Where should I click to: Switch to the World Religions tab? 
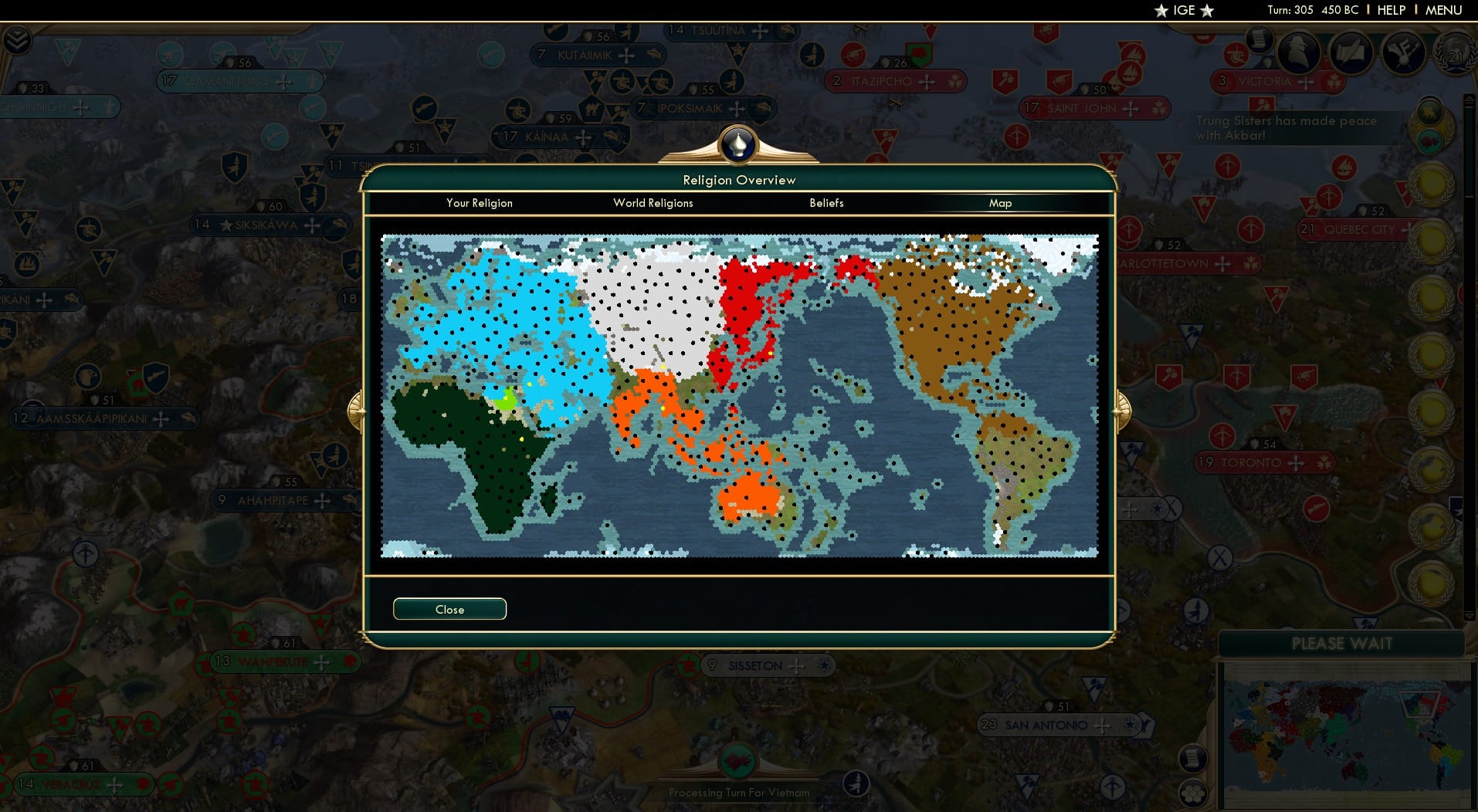point(653,203)
